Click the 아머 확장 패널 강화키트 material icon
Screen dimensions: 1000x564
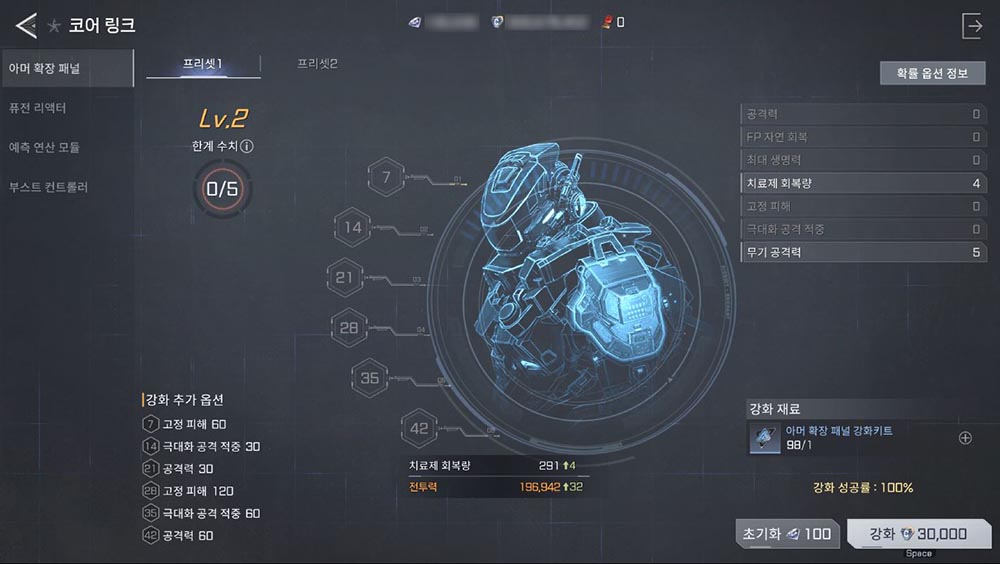(765, 438)
